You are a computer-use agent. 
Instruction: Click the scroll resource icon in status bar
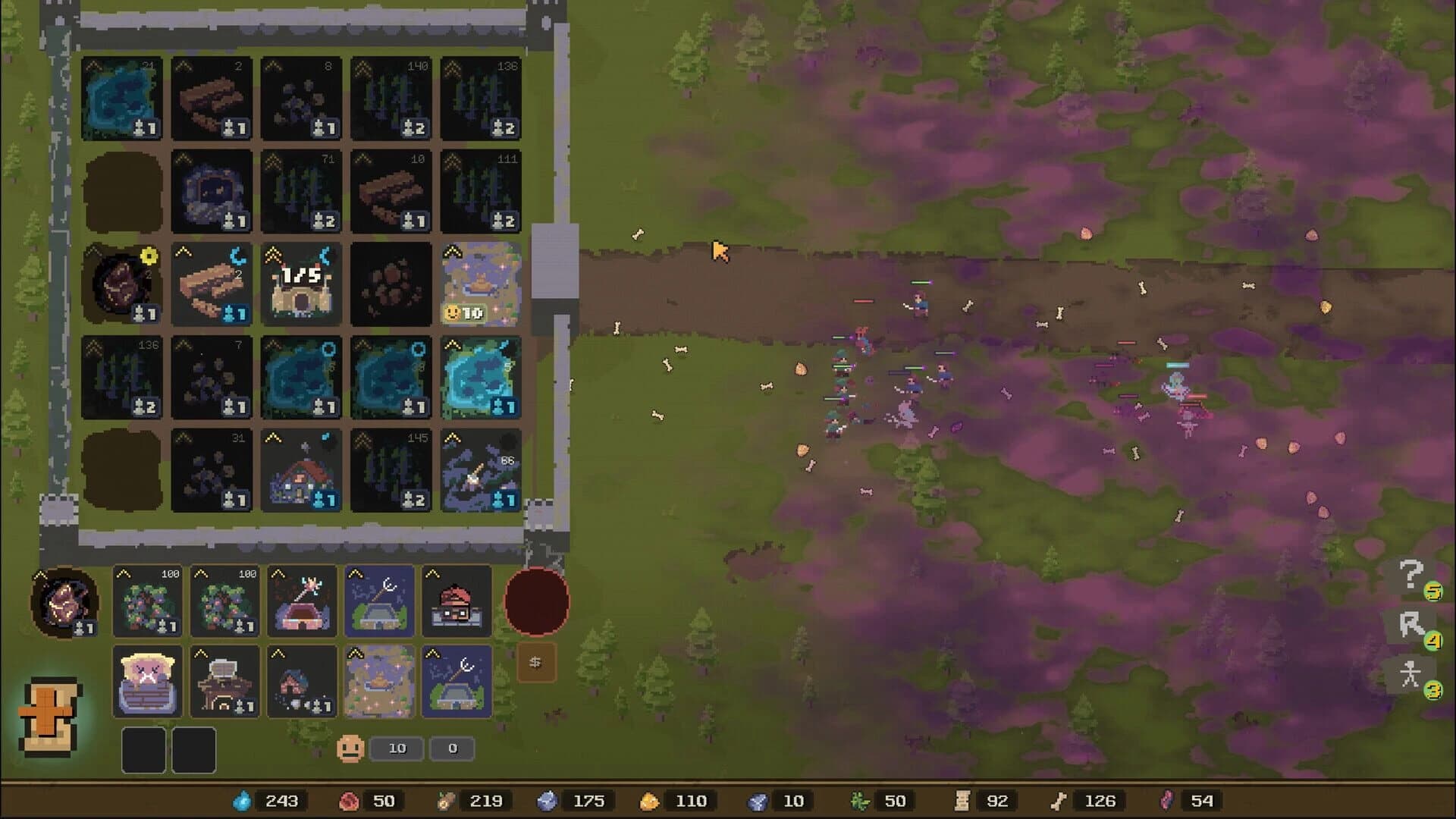962,800
